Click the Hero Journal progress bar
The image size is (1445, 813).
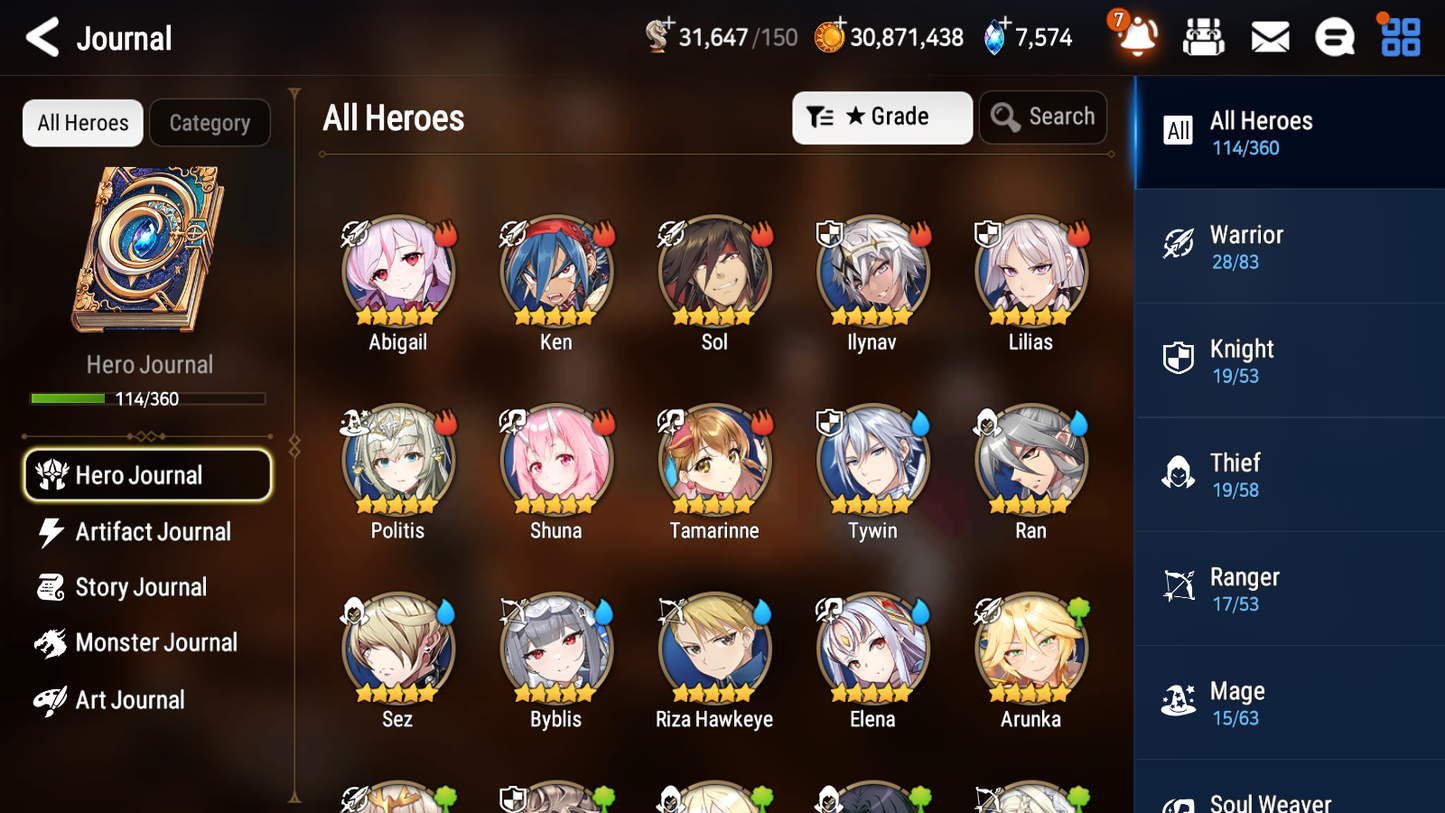tap(148, 398)
